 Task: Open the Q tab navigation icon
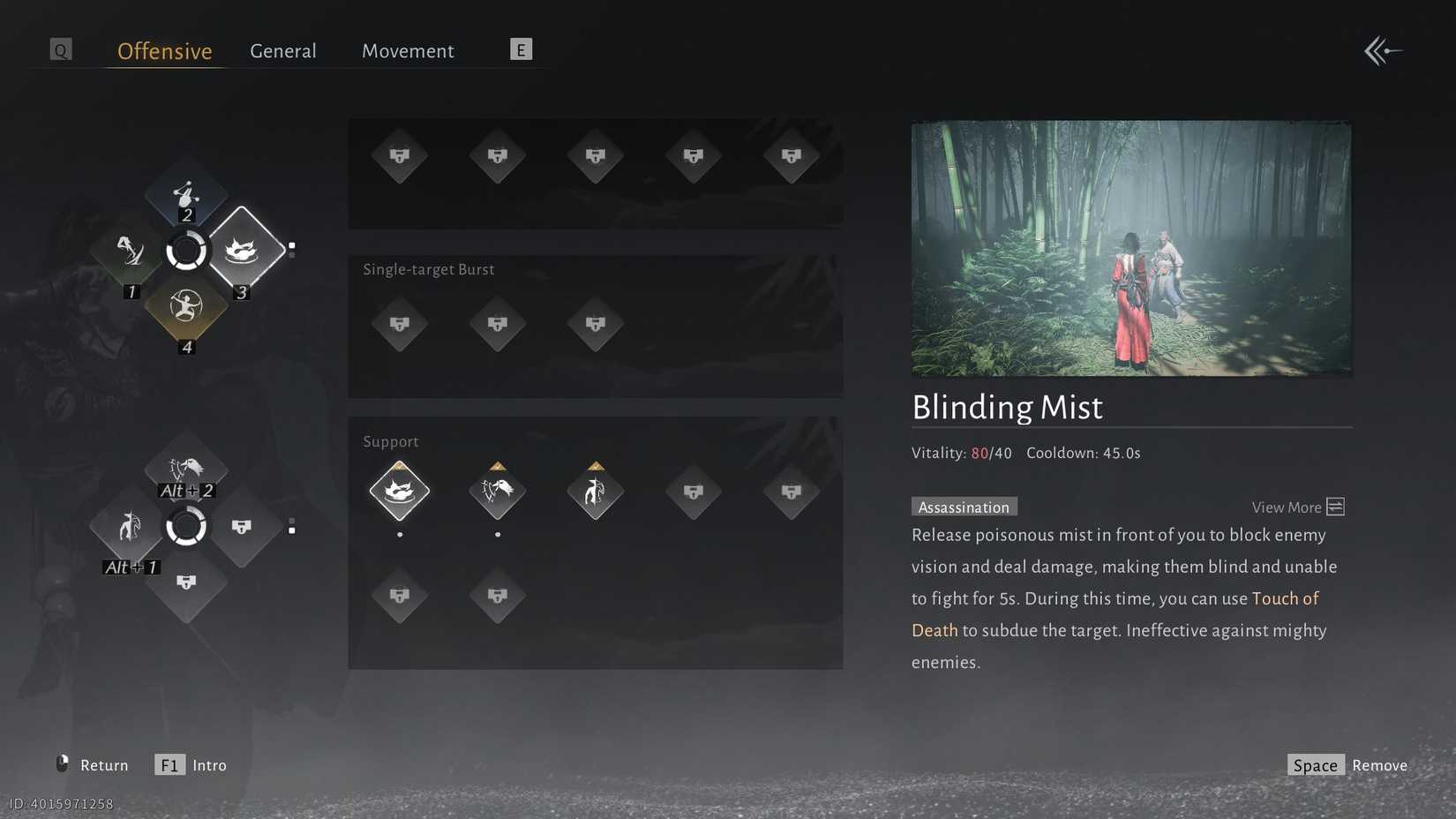(60, 49)
